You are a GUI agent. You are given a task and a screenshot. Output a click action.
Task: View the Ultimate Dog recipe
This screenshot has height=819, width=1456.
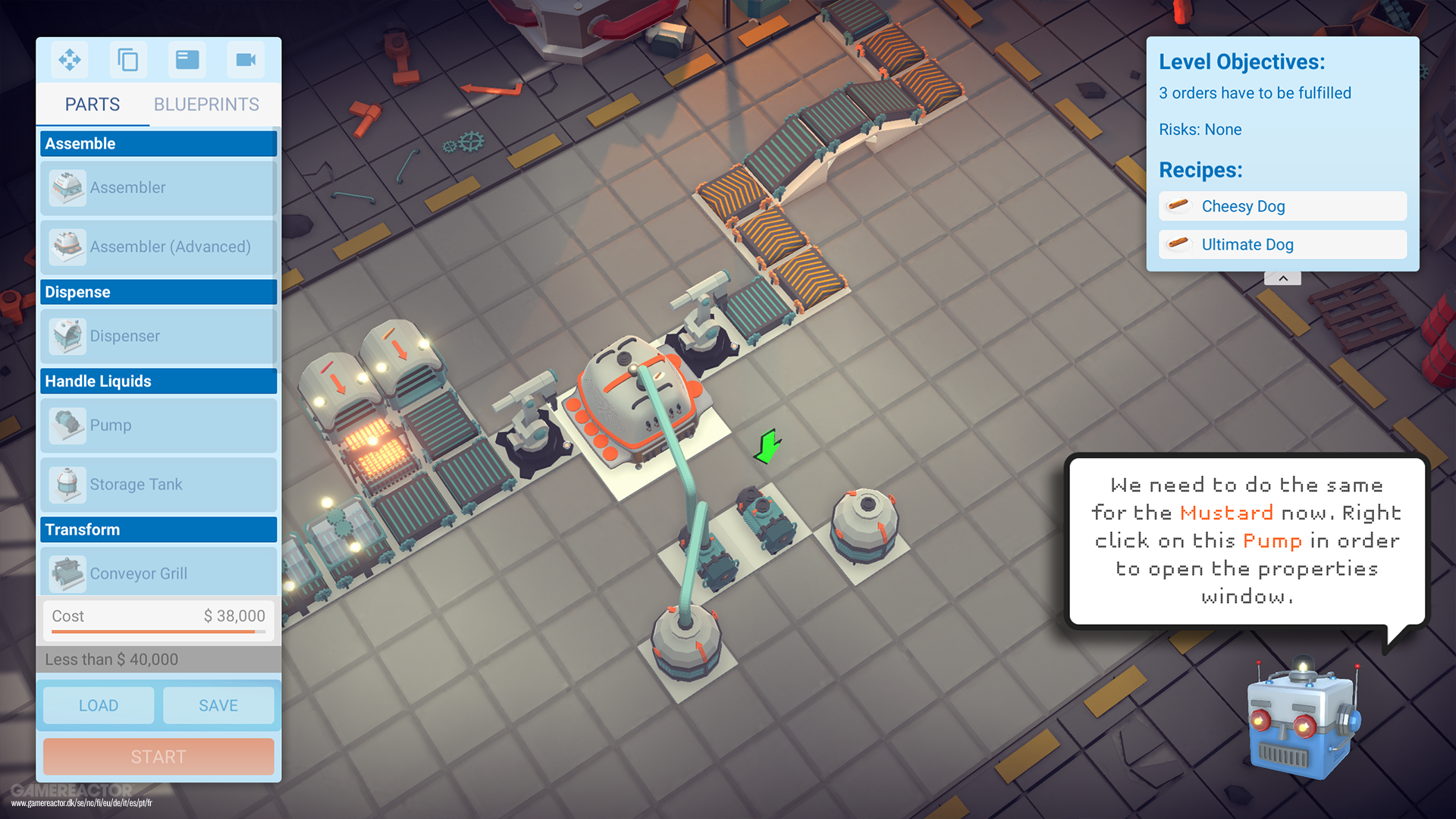pyautogui.click(x=1282, y=244)
